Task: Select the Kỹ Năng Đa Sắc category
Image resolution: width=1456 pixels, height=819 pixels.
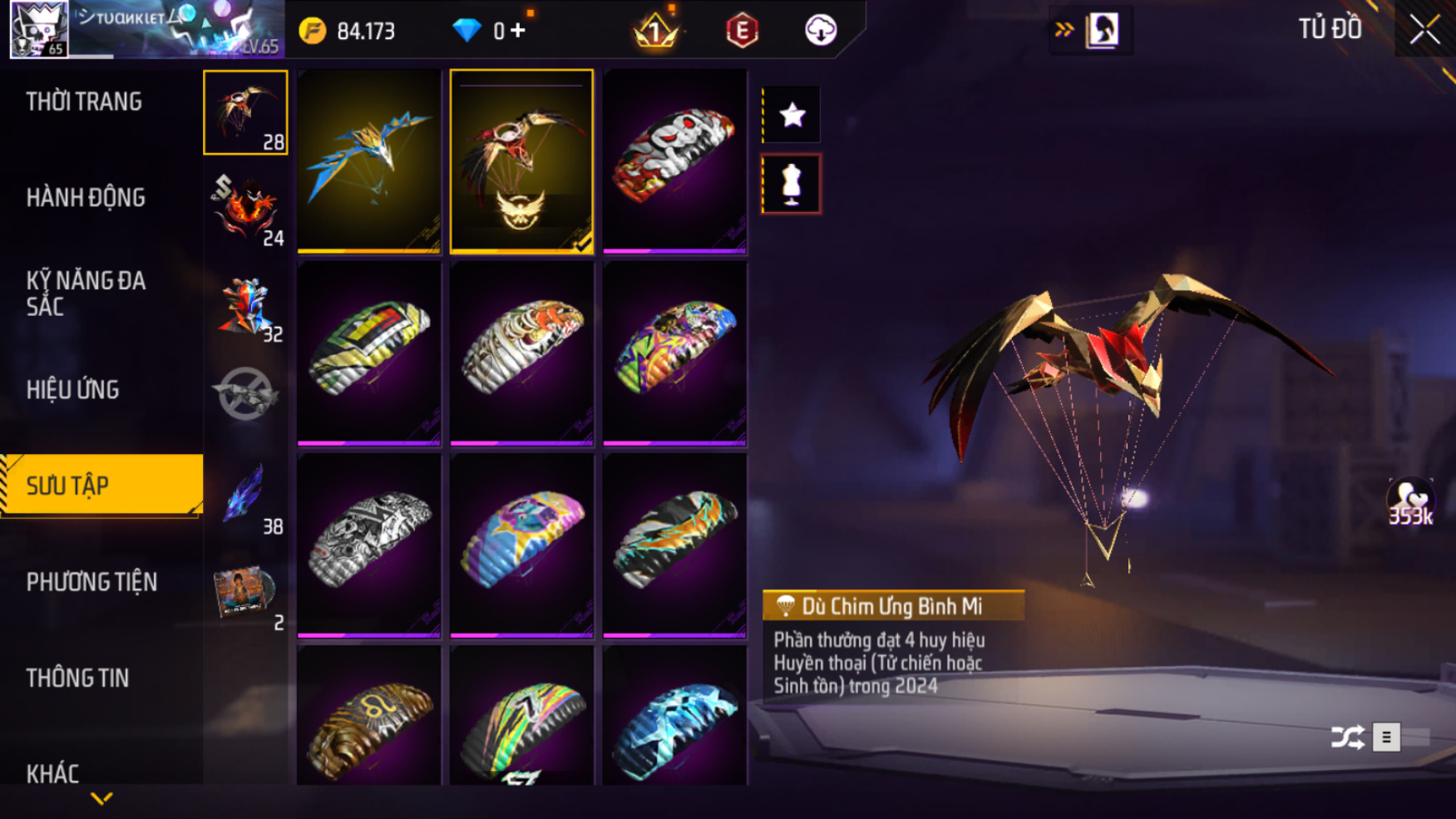Action: point(86,293)
